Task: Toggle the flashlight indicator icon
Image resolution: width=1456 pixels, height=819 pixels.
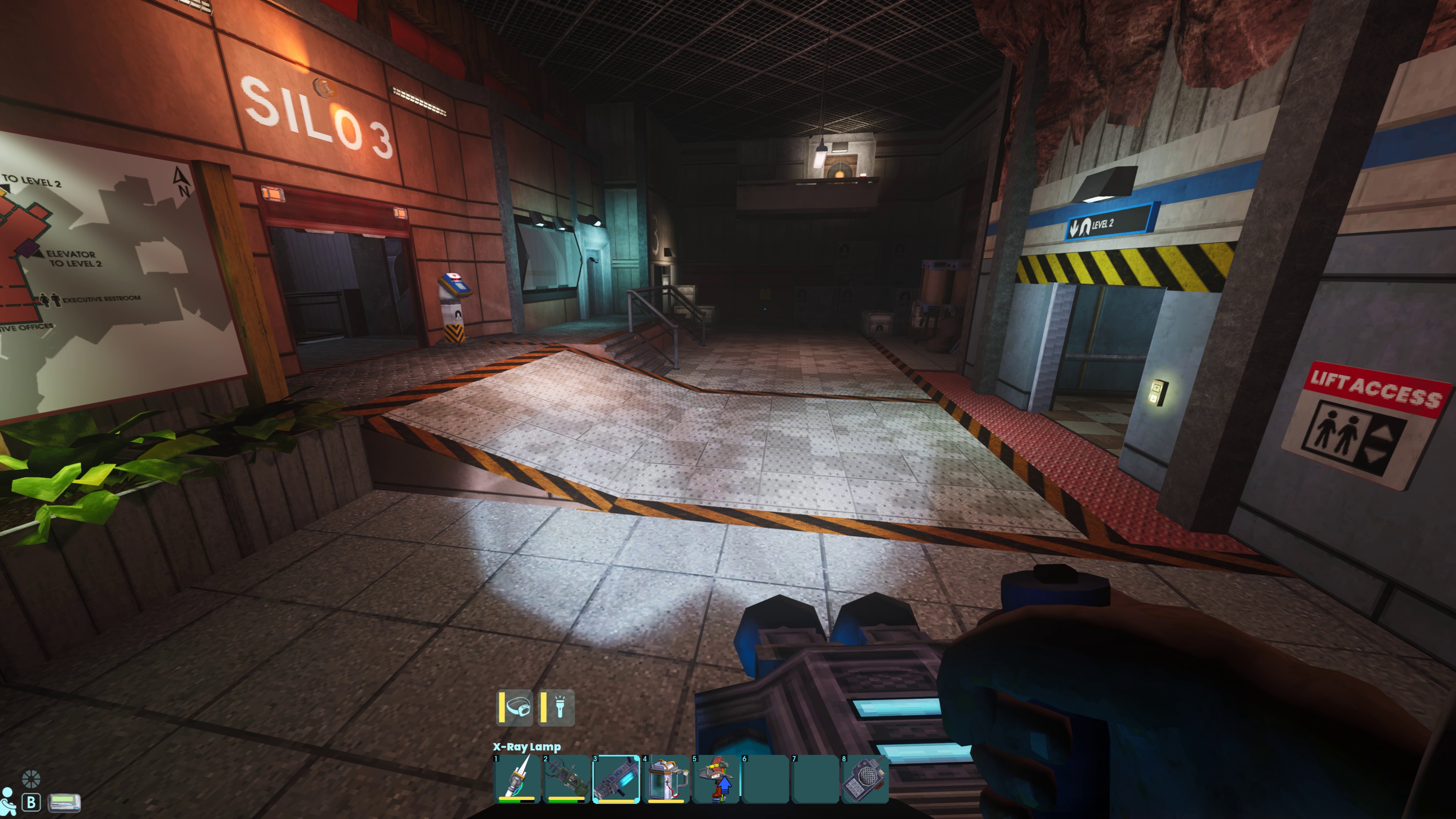Action: (557, 707)
